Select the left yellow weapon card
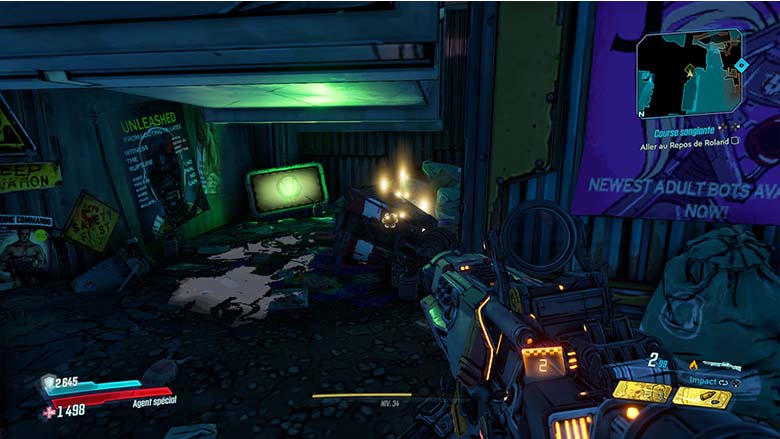 (641, 392)
